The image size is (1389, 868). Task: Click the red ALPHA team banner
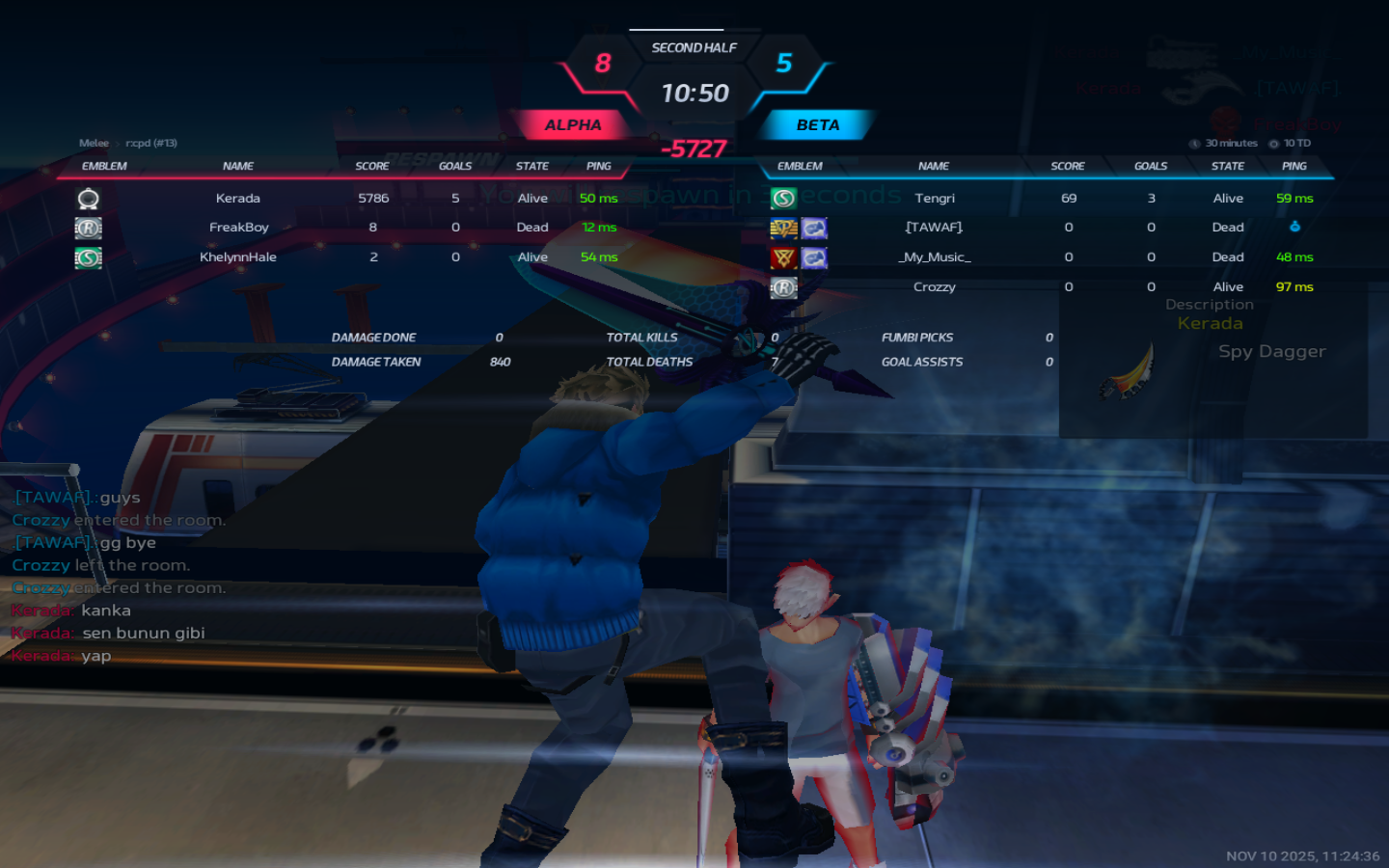pyautogui.click(x=572, y=125)
